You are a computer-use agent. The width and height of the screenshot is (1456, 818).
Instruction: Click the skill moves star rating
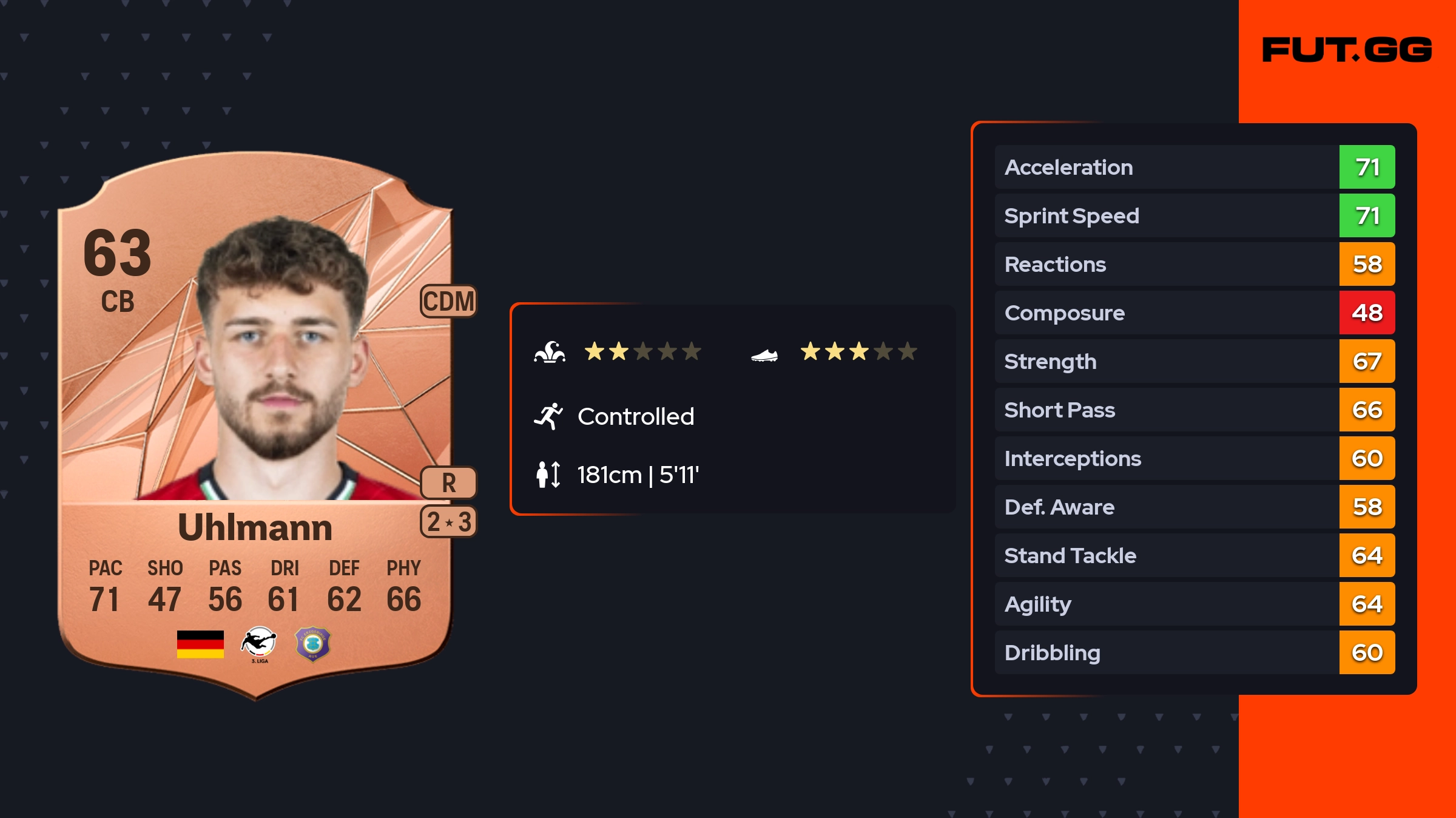(642, 351)
